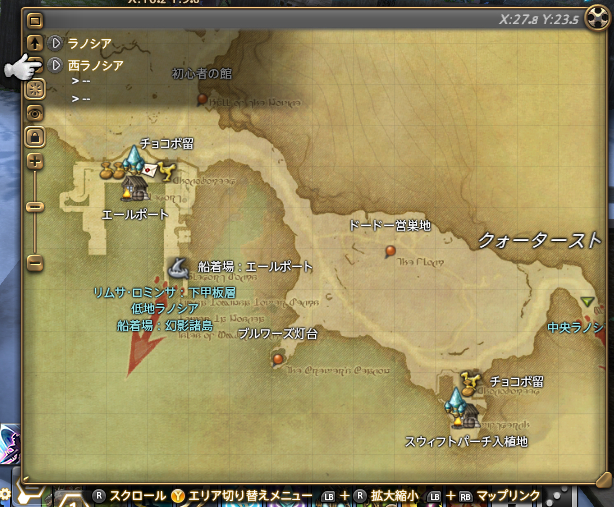The height and width of the screenshot is (507, 614).
Task: Zoom in with the plus button
Action: (34, 160)
